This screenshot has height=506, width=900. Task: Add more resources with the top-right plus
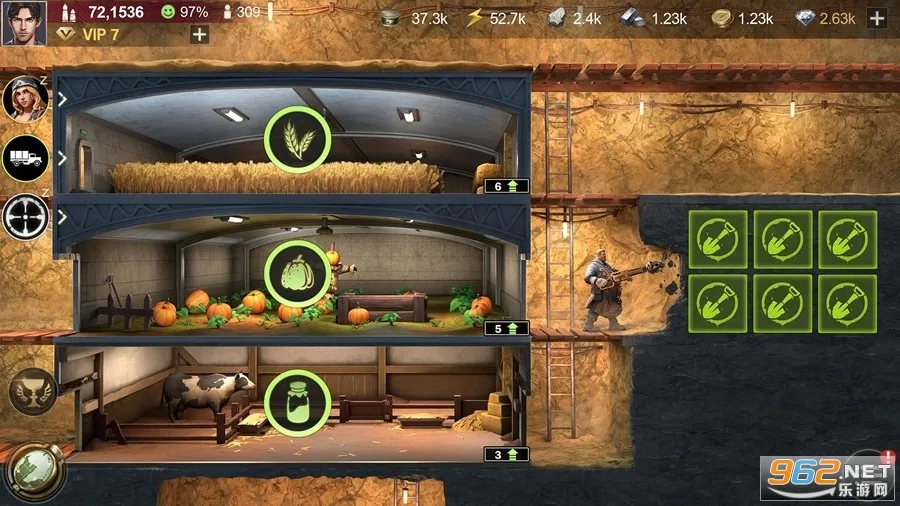click(x=877, y=18)
